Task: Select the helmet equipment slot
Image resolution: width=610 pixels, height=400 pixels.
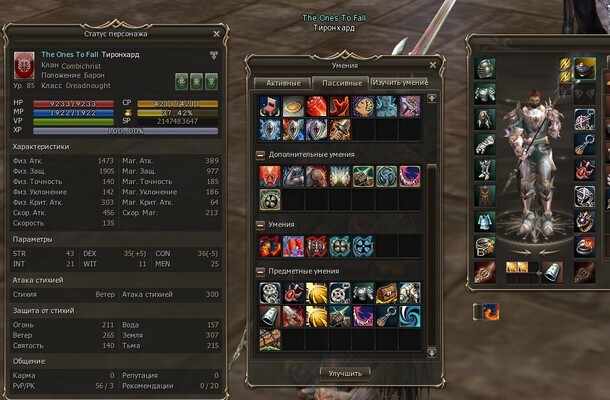Action: click(485, 68)
